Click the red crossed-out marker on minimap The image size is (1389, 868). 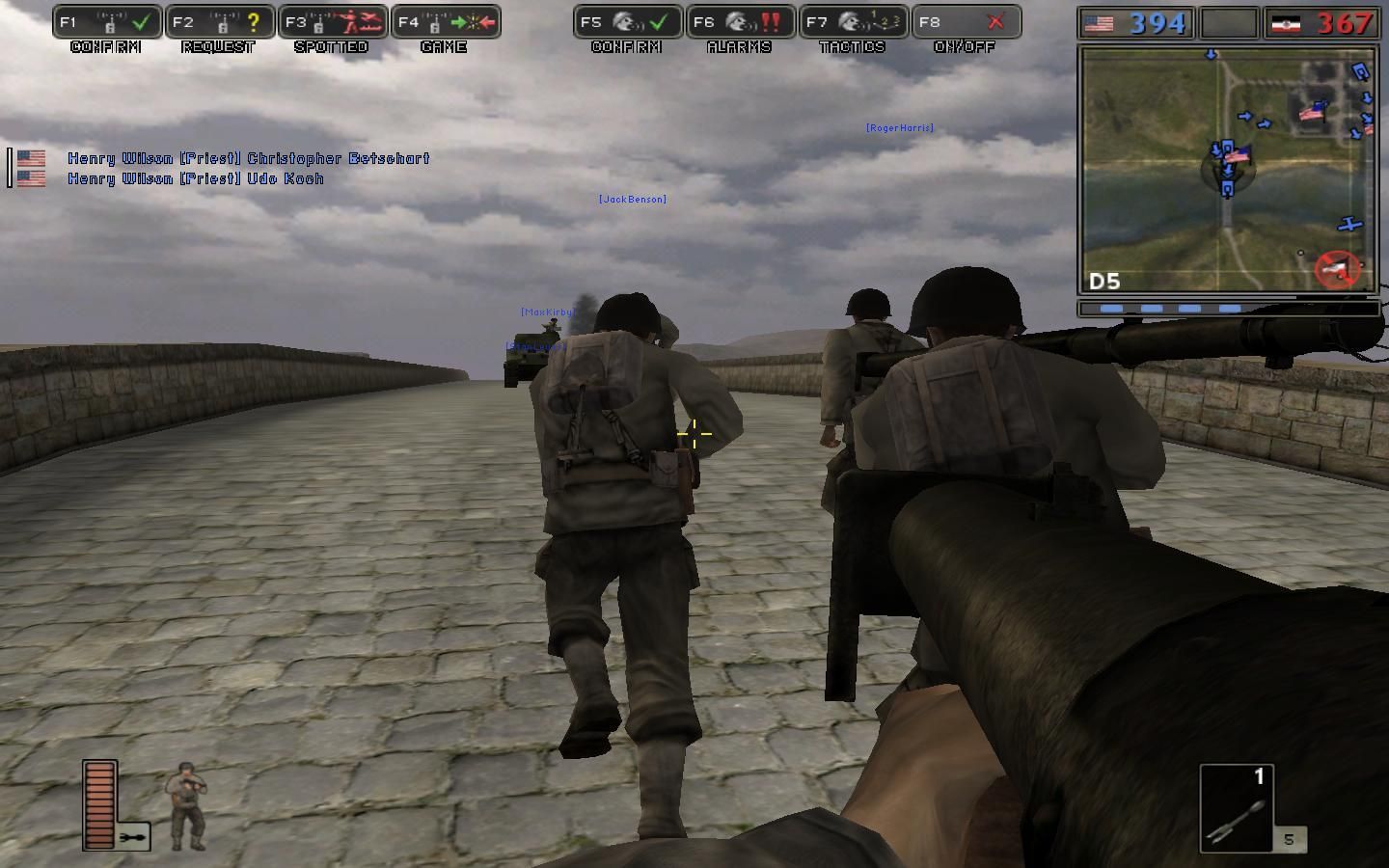click(x=1338, y=269)
